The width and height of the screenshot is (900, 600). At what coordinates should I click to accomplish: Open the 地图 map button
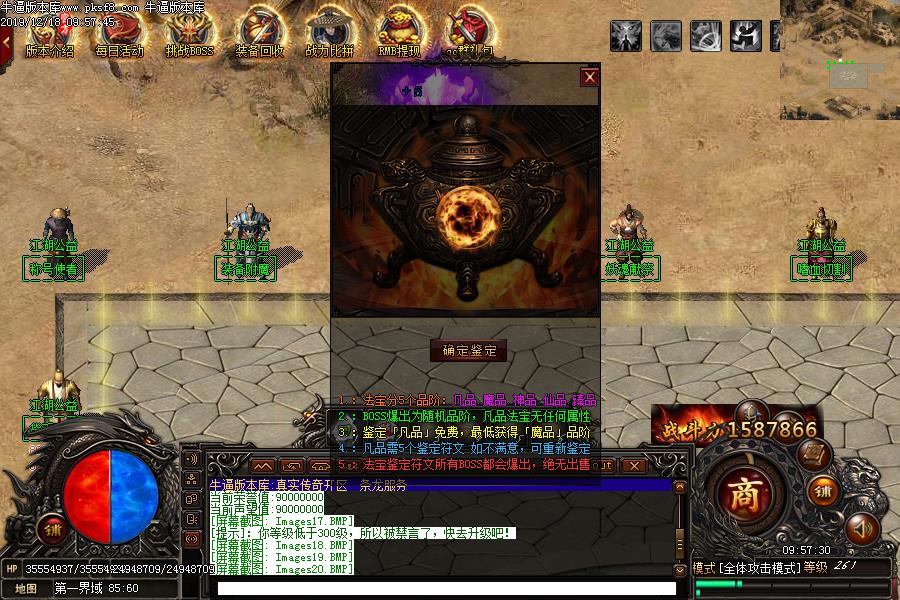tap(26, 588)
